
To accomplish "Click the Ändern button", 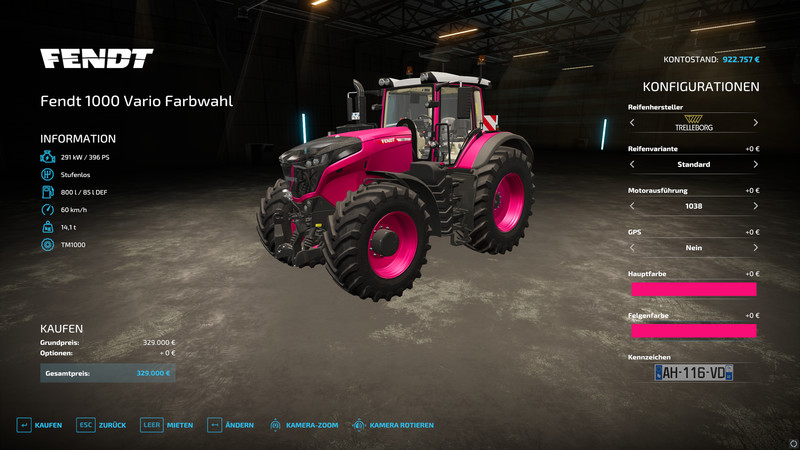I will pos(230,425).
